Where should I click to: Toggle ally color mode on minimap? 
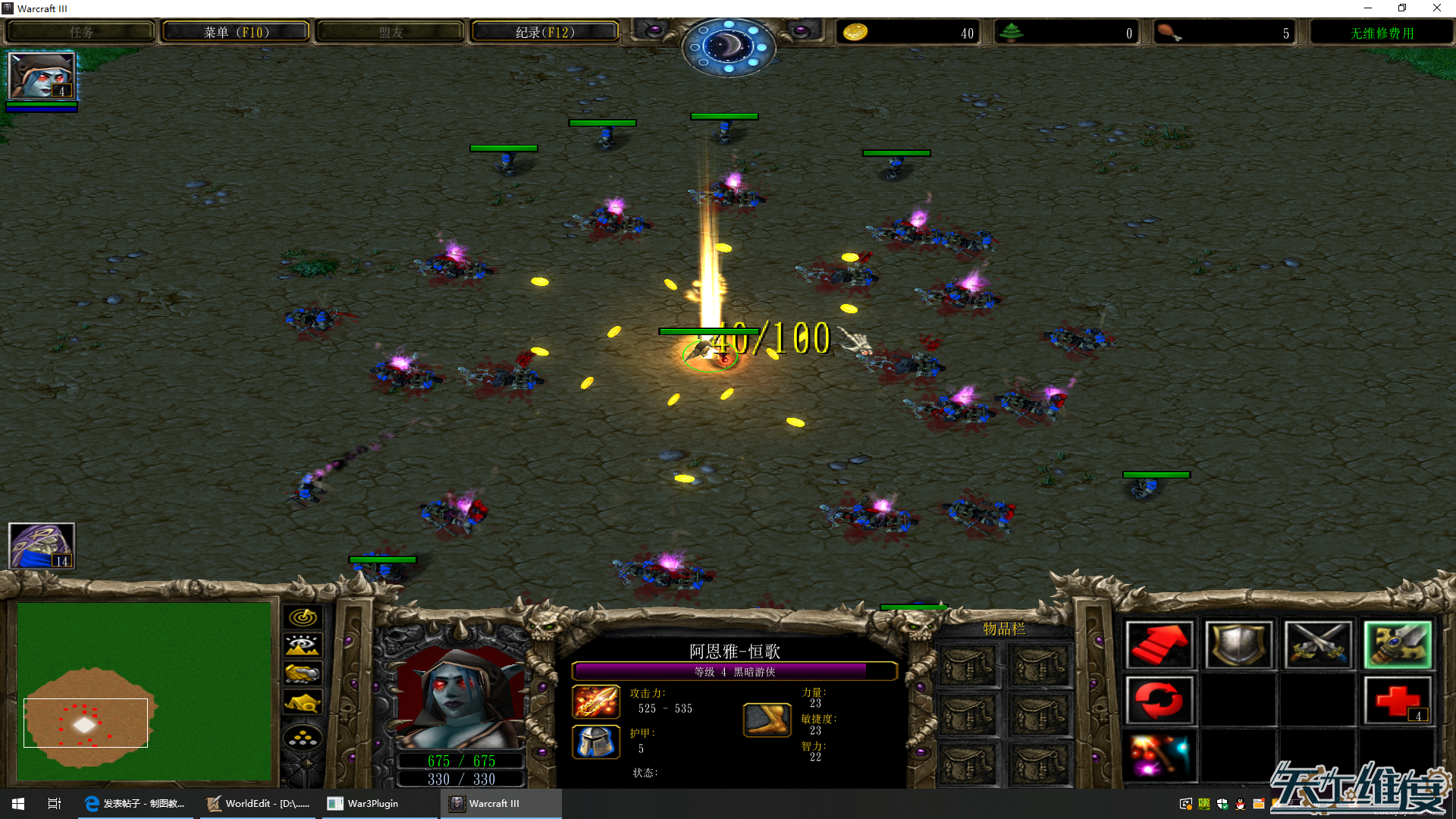click(x=303, y=673)
